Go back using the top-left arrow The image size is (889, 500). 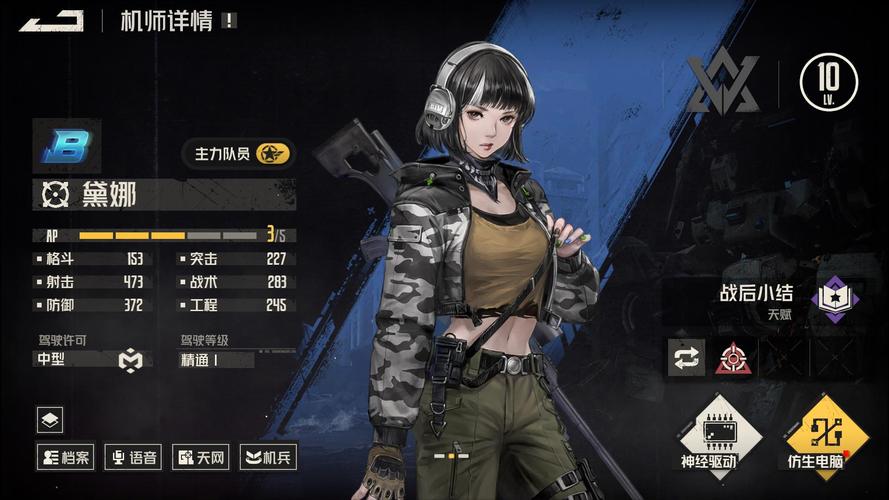click(x=51, y=20)
